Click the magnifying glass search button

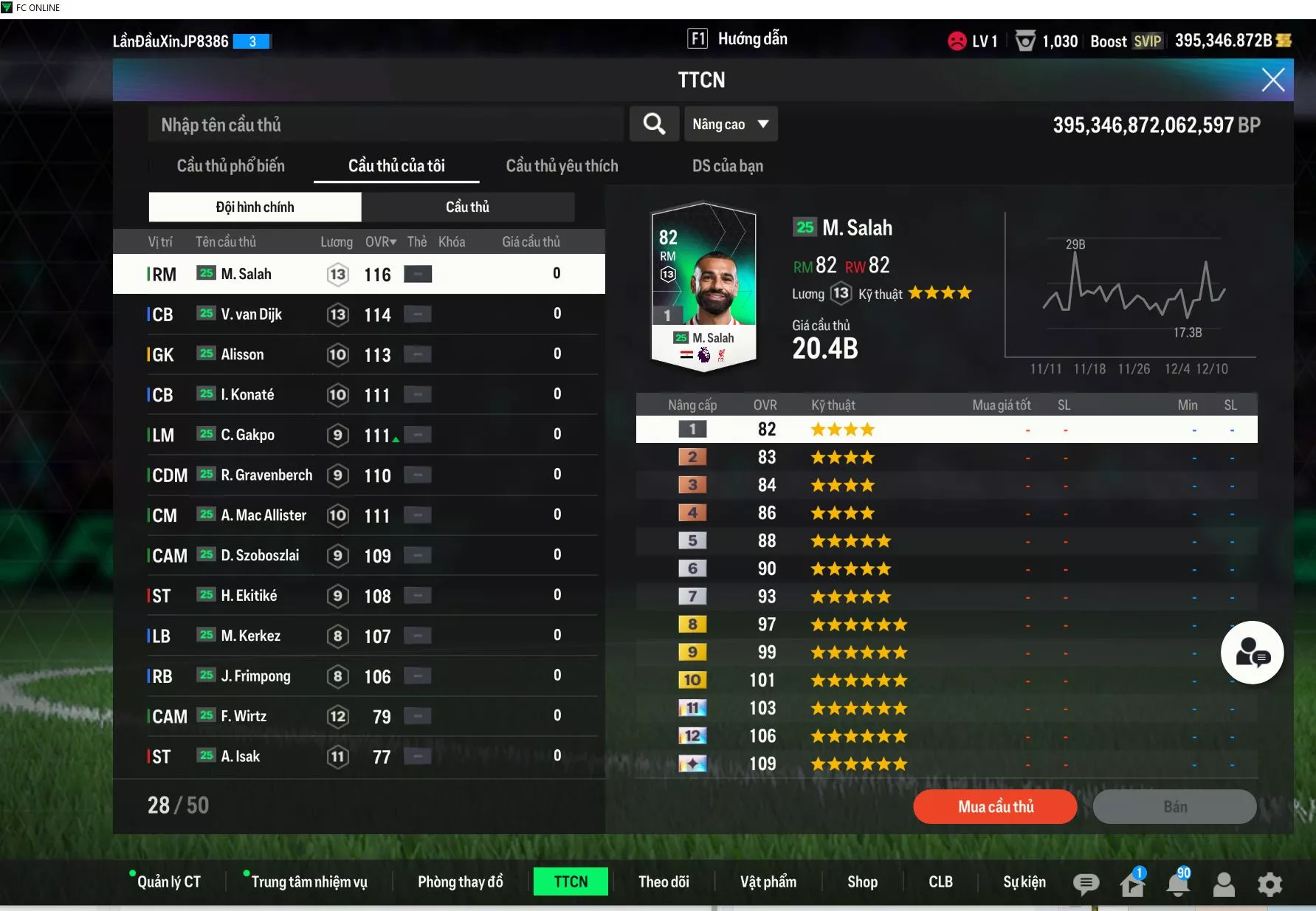[654, 124]
